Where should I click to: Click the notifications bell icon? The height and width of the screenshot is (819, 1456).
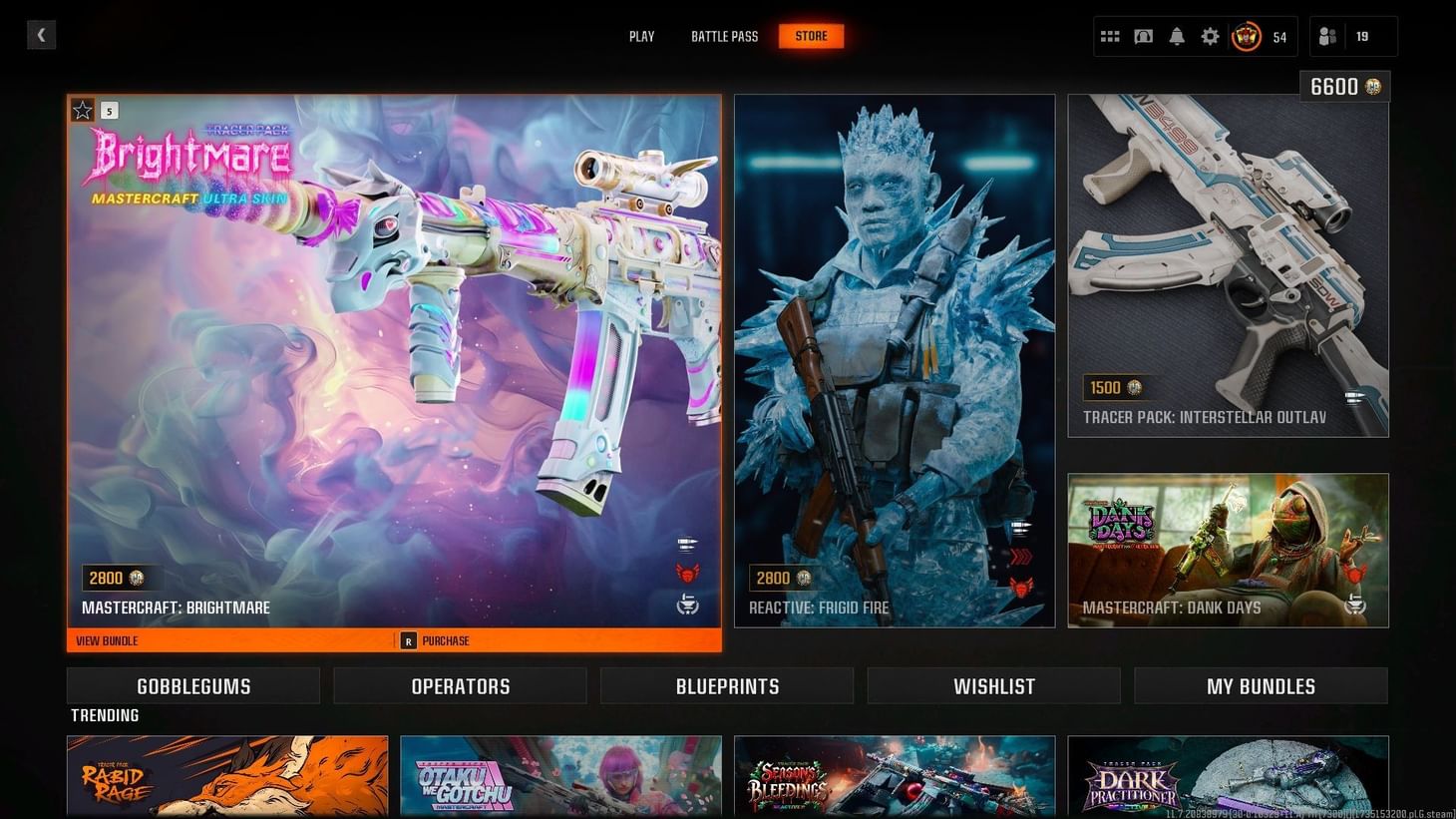coord(1177,36)
